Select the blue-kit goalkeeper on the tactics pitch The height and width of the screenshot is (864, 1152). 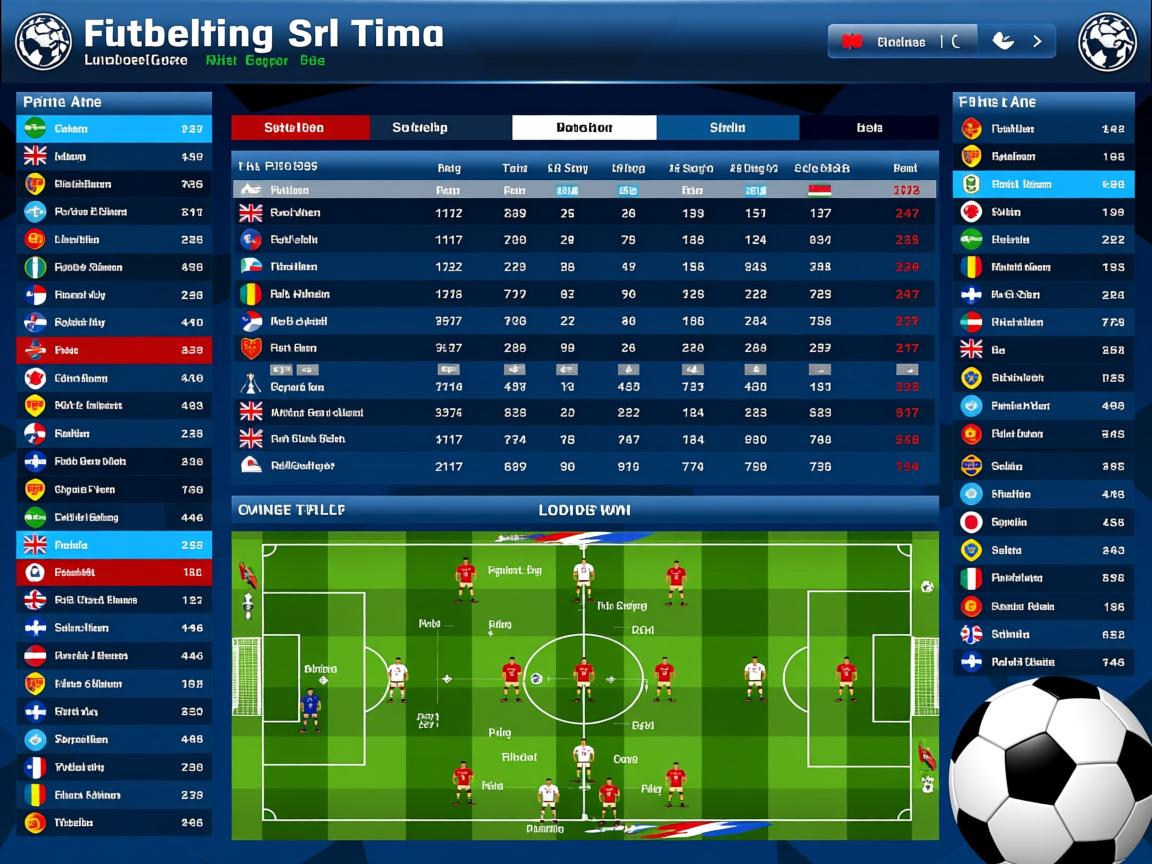pos(310,708)
